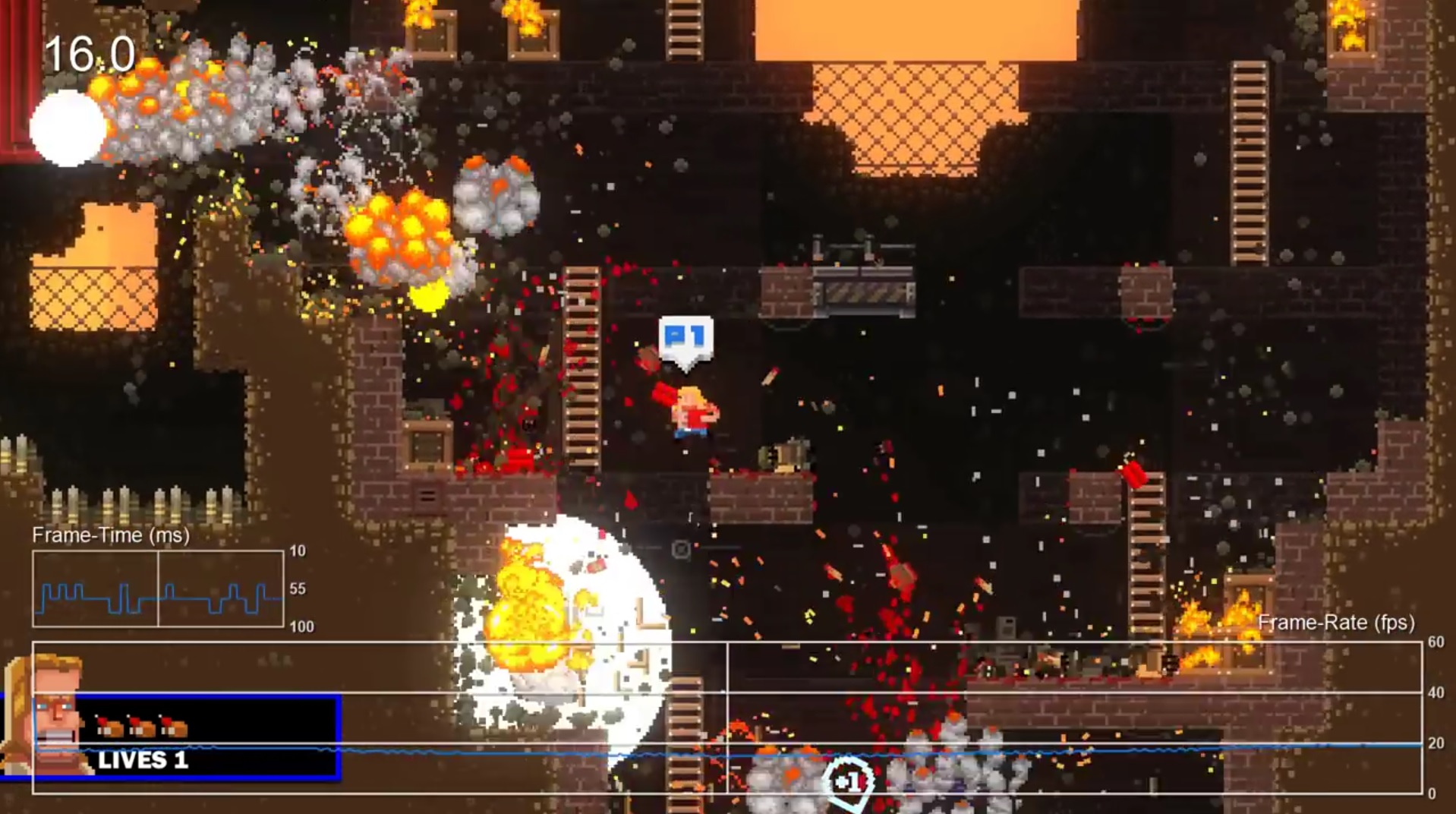
Task: Click the Frame-Rate graph overlay
Action: [x=726, y=718]
